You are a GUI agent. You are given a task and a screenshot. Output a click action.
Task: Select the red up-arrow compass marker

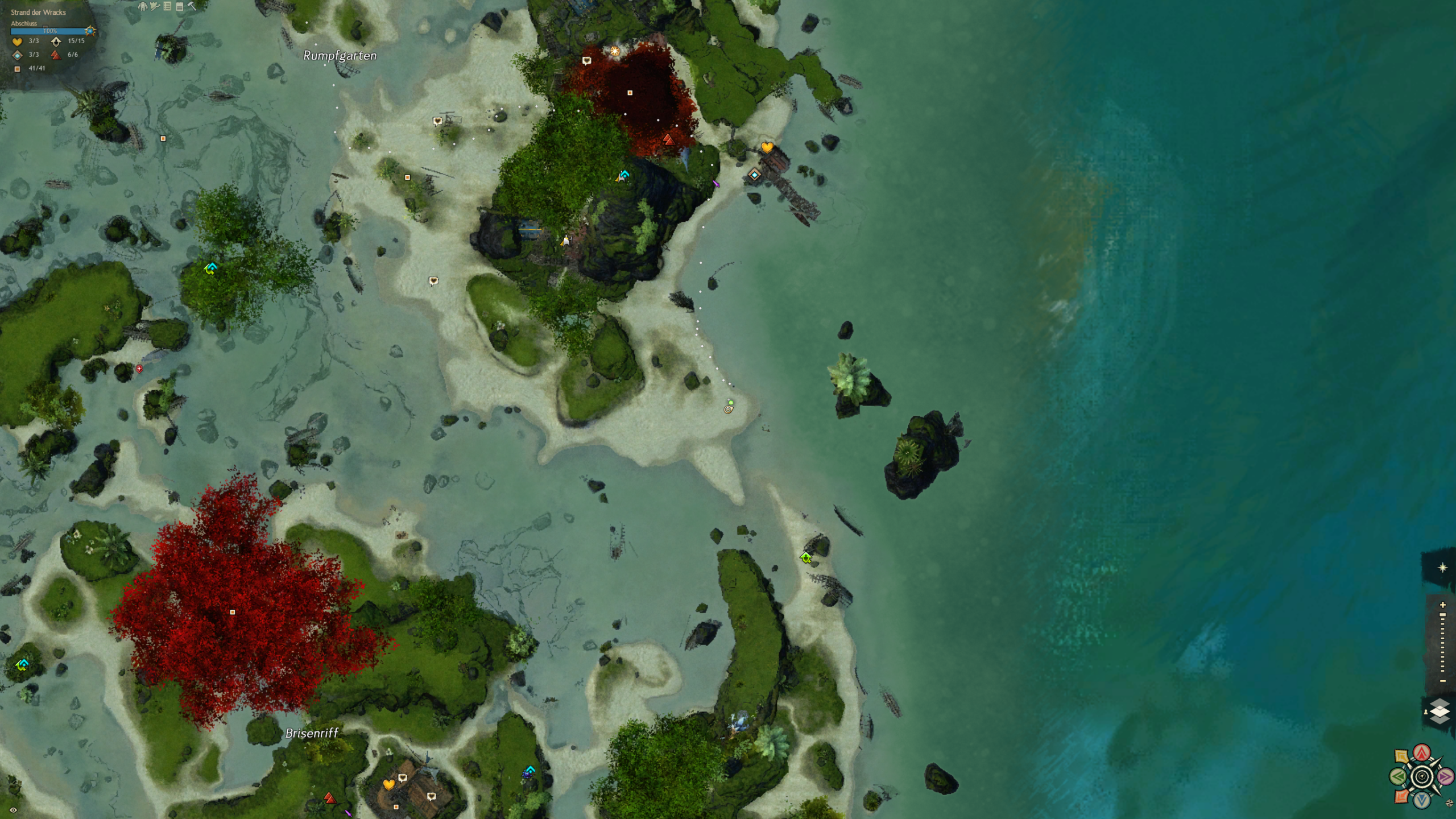coord(1422,753)
